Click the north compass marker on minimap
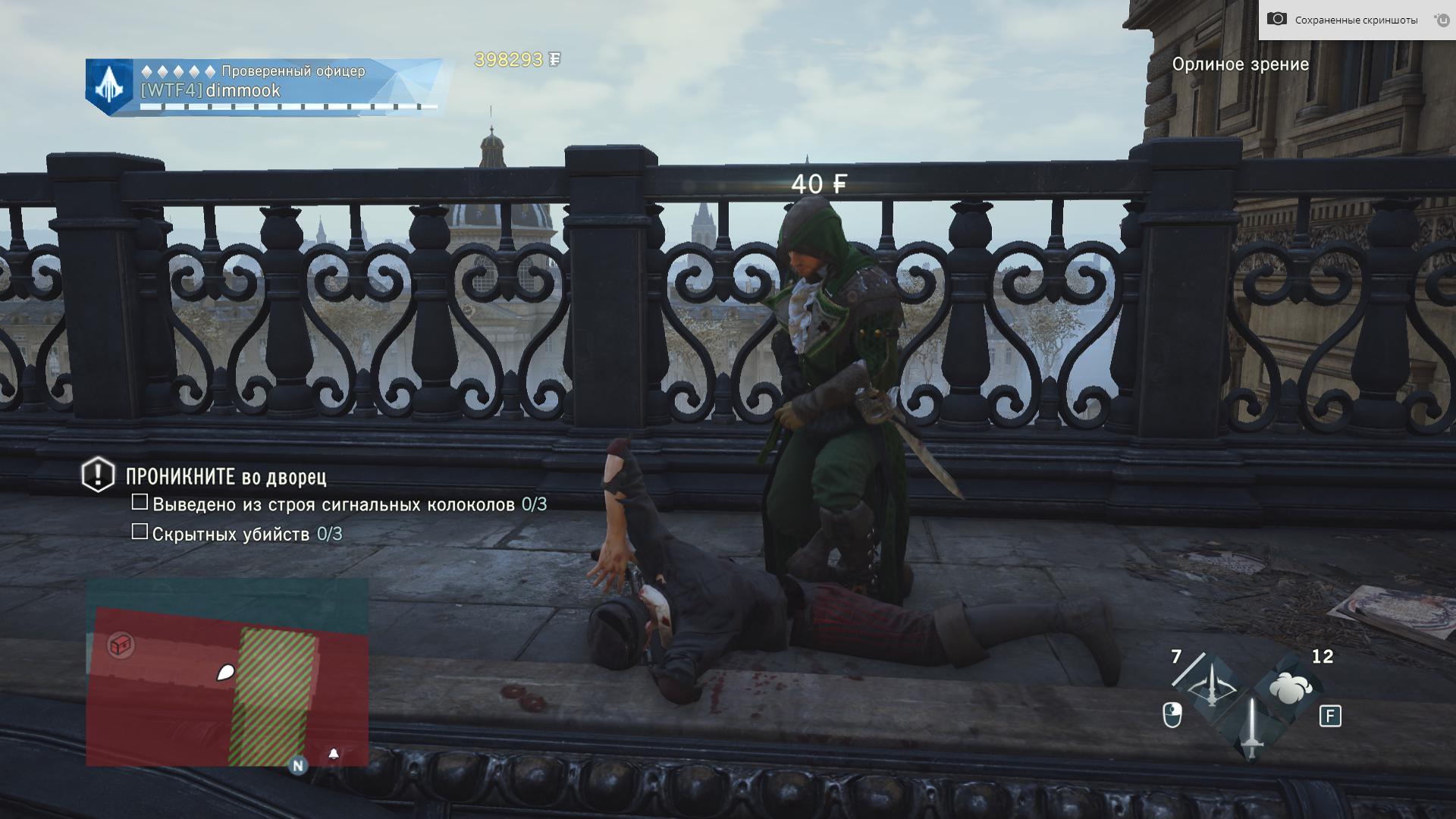Screen dimensions: 1456x819 (x=298, y=766)
